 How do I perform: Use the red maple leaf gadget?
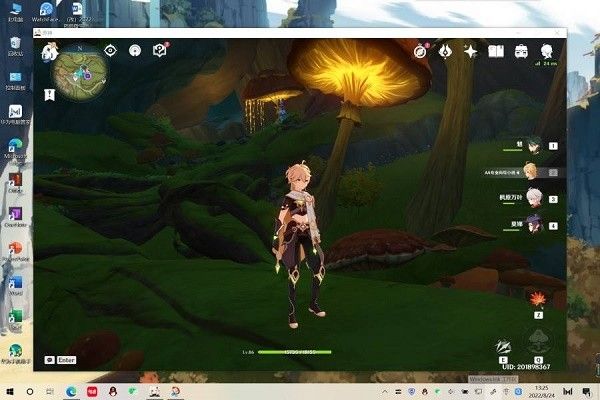click(536, 298)
